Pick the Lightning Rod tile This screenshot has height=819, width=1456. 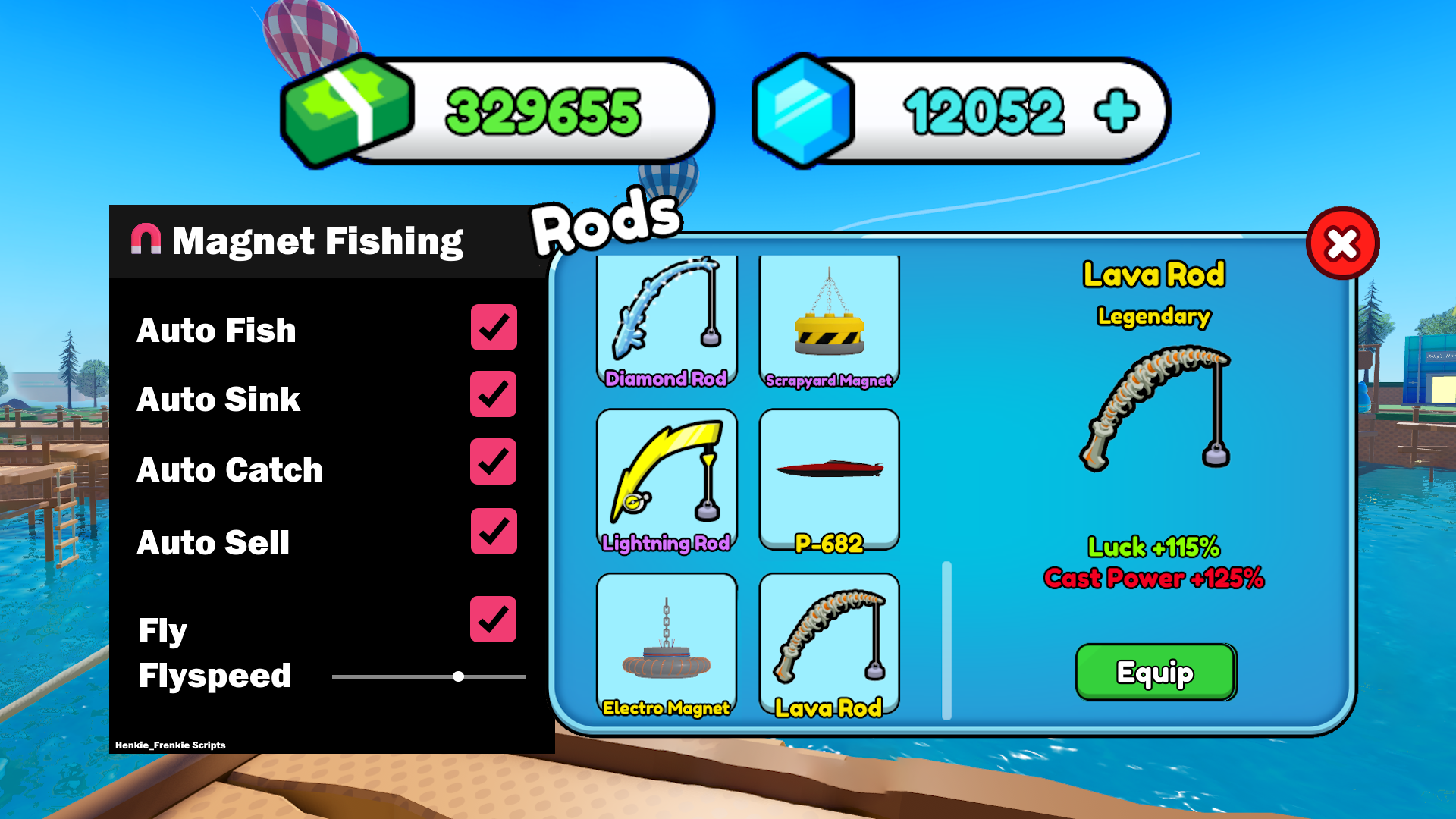(x=667, y=479)
